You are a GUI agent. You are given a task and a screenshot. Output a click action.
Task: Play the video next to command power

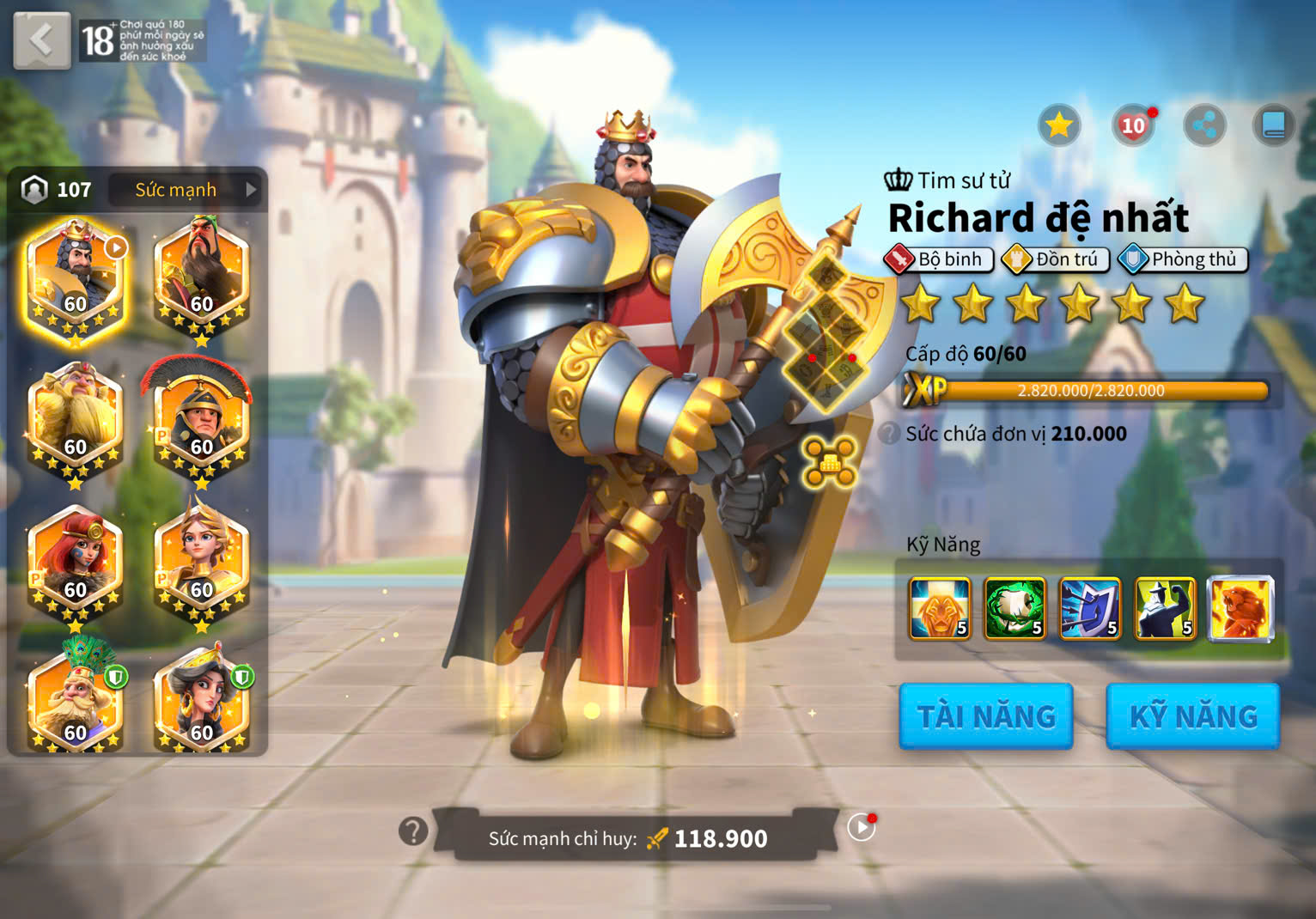click(861, 827)
